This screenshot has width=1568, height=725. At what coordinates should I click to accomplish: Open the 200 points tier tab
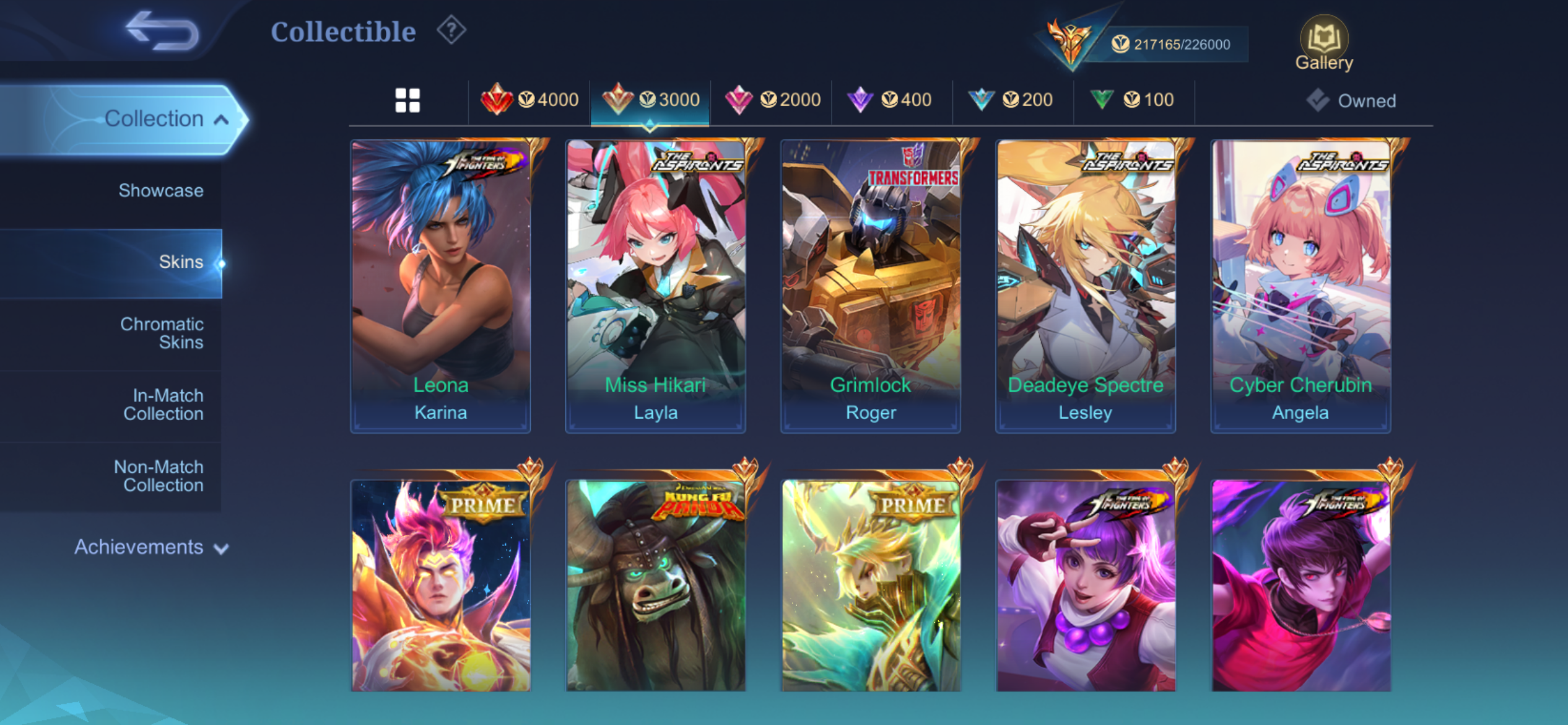(x=1013, y=100)
